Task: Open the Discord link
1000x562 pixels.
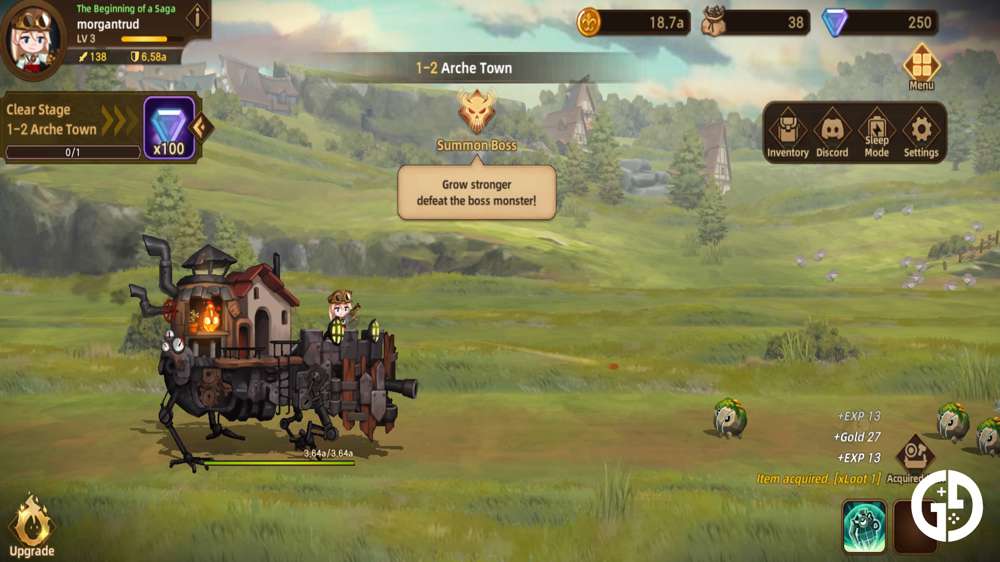Action: [831, 133]
